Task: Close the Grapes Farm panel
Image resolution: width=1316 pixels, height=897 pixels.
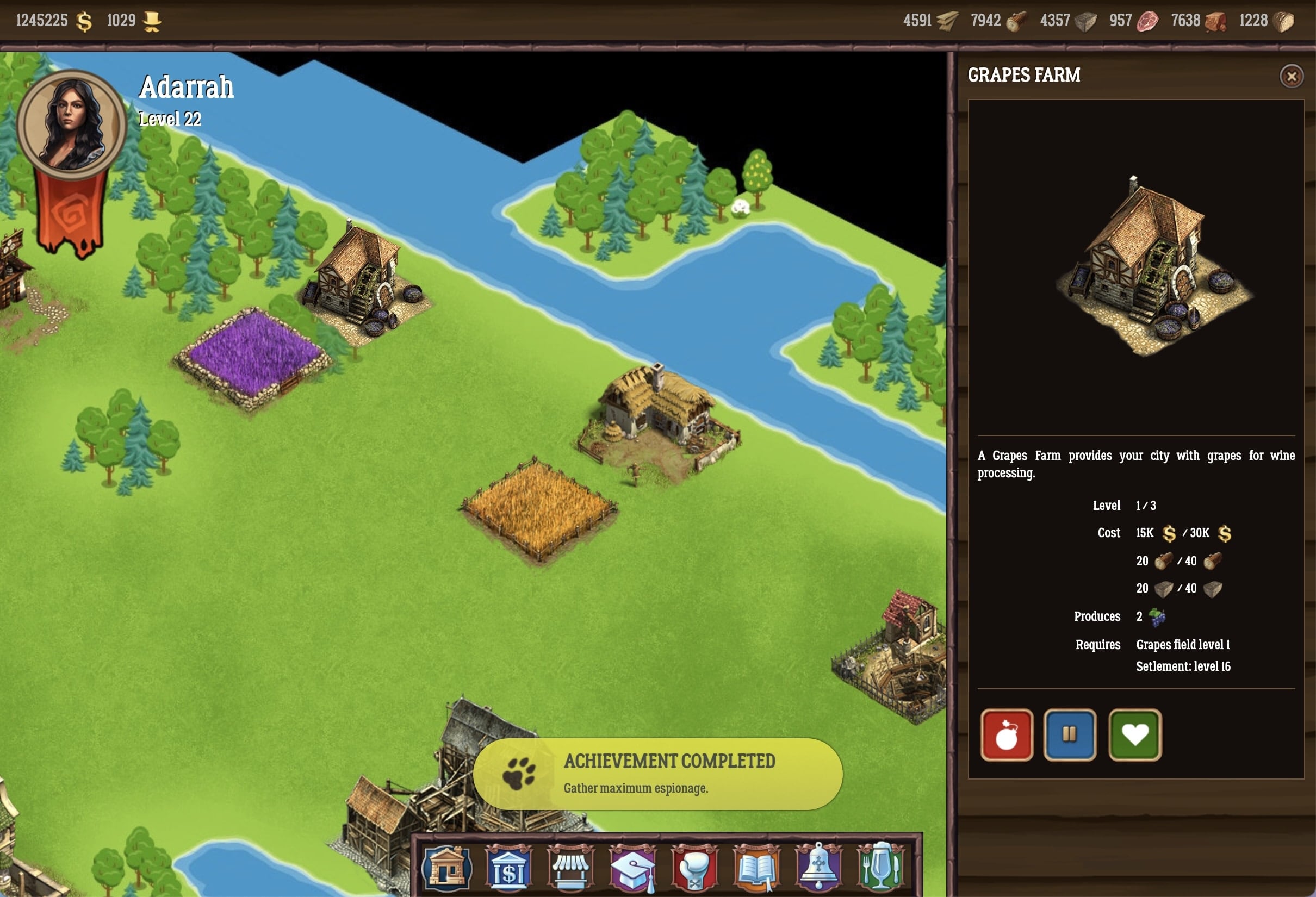Action: (x=1291, y=76)
